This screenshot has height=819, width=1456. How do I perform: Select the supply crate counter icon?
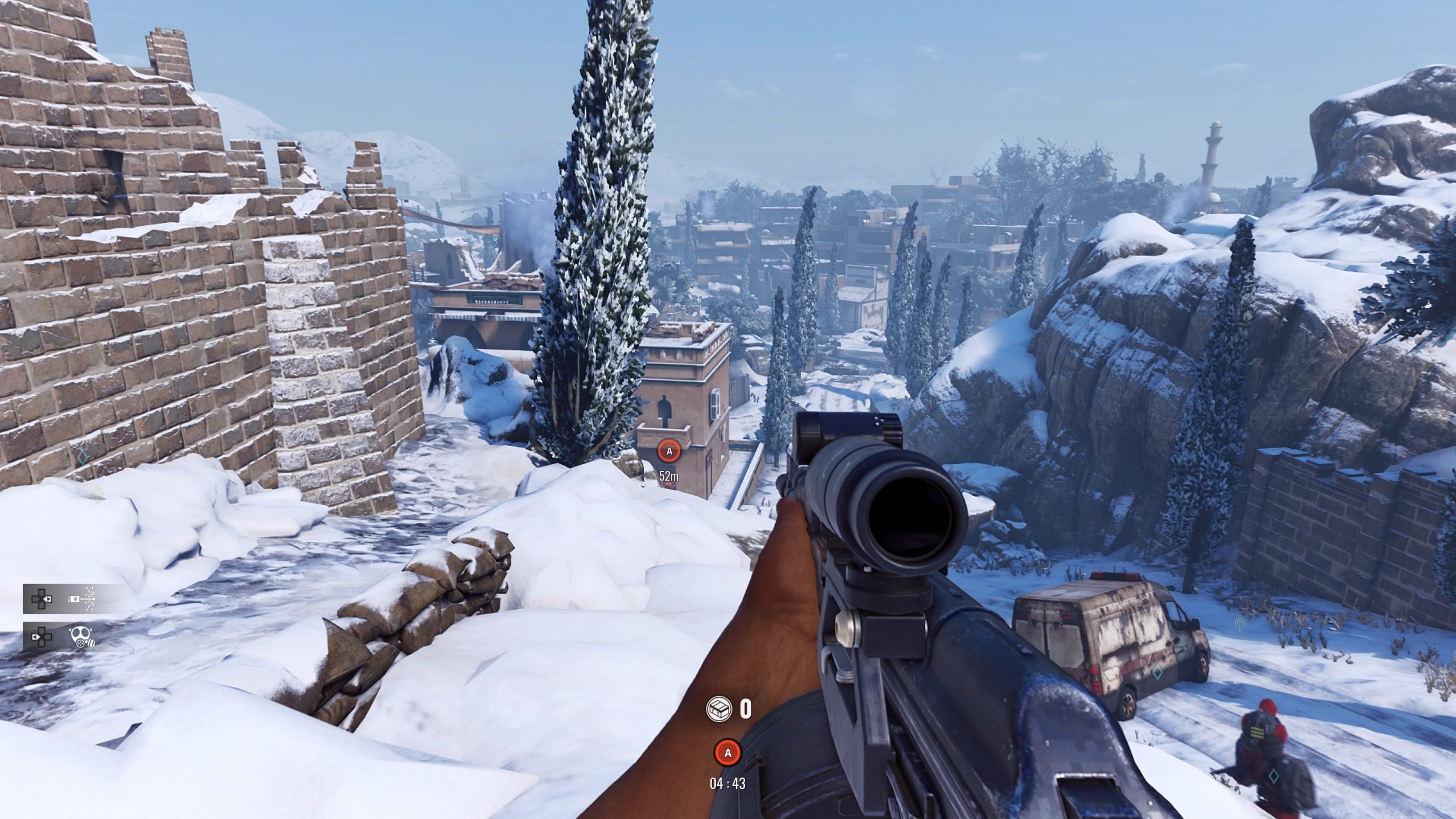tap(718, 710)
